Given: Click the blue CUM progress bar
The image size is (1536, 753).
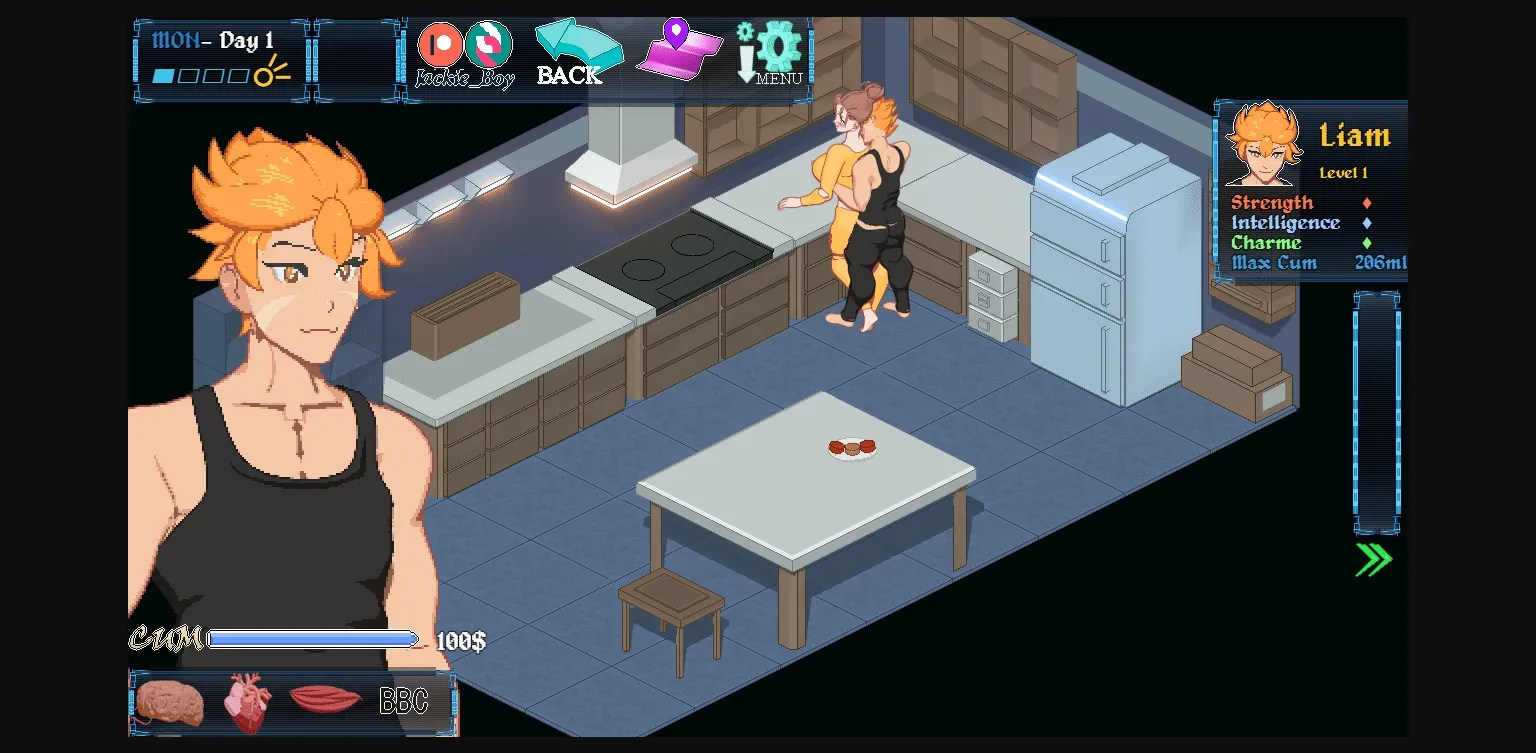Looking at the screenshot, I should click(x=312, y=637).
